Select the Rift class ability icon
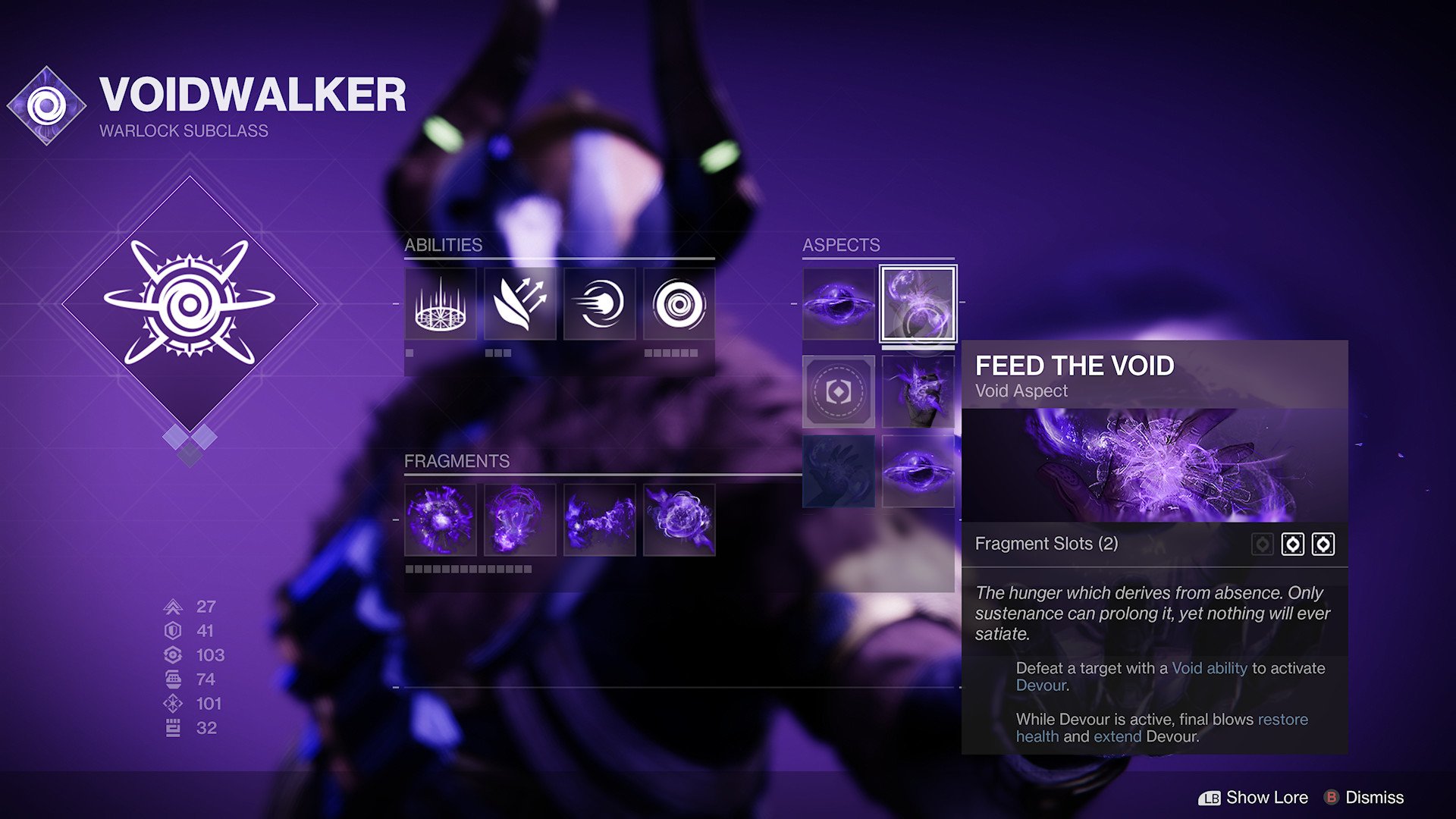This screenshot has width=1456, height=819. coord(439,304)
